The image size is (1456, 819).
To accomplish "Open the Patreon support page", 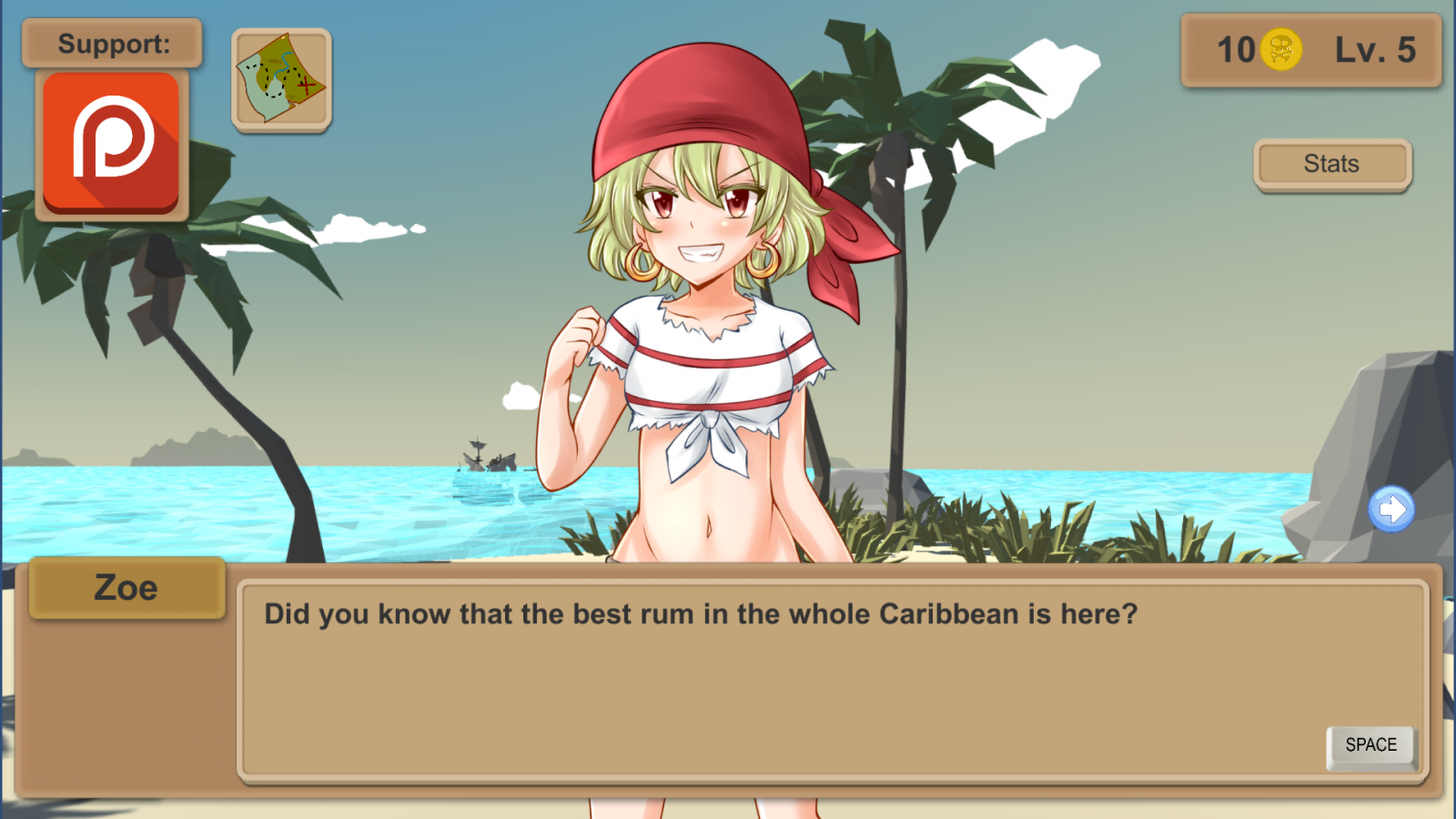I will coord(111,144).
